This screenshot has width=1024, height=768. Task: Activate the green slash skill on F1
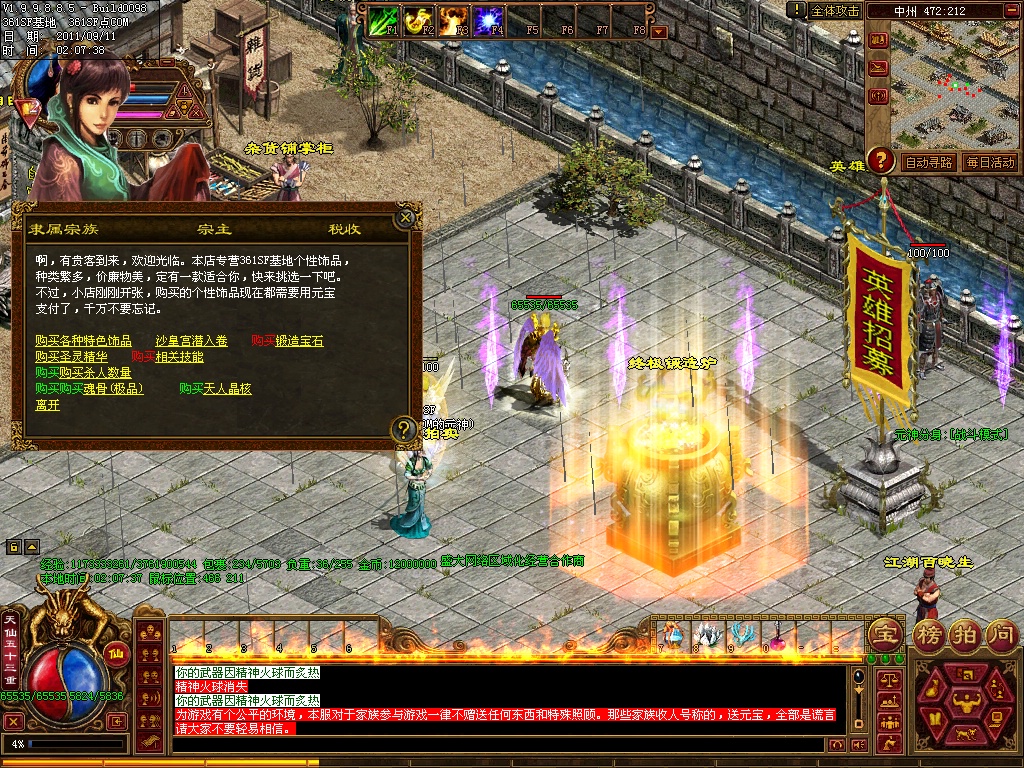click(x=383, y=19)
